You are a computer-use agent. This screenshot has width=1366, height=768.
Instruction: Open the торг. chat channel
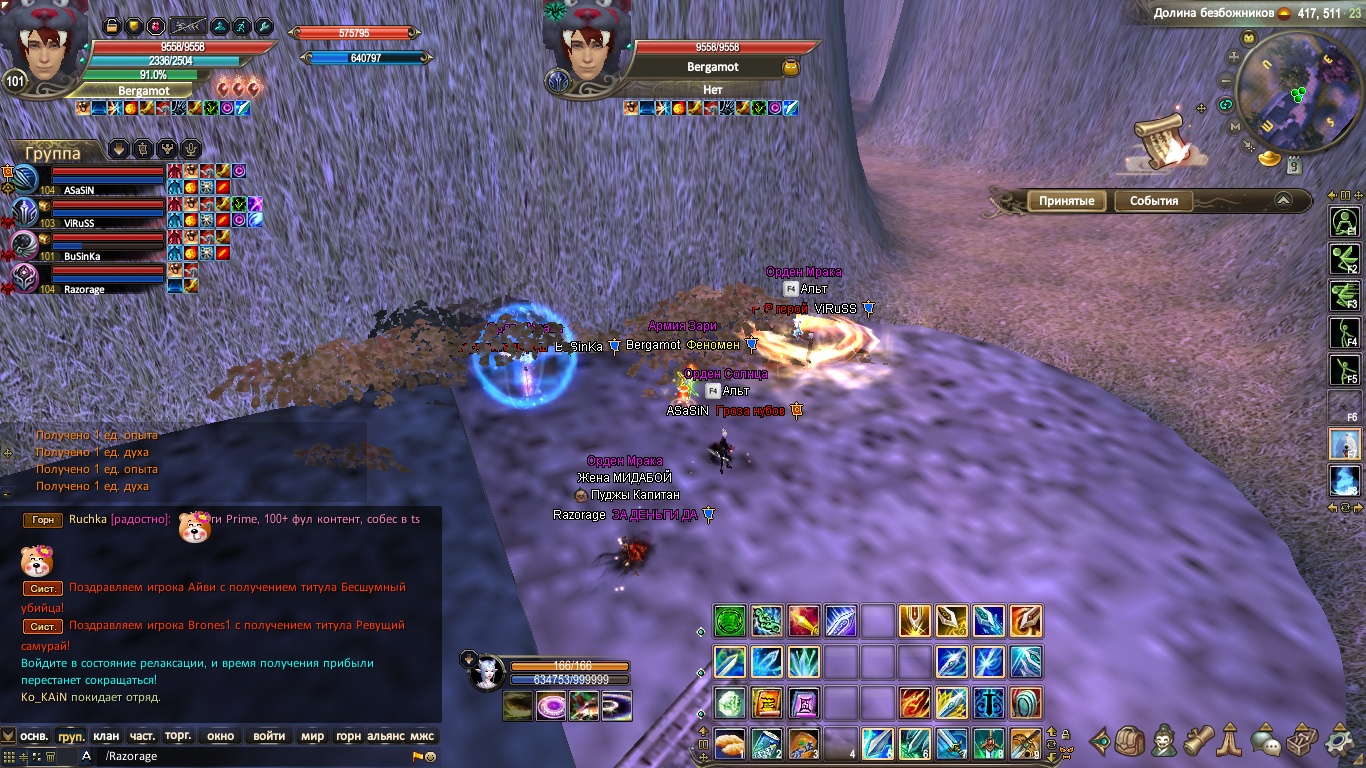click(x=178, y=736)
